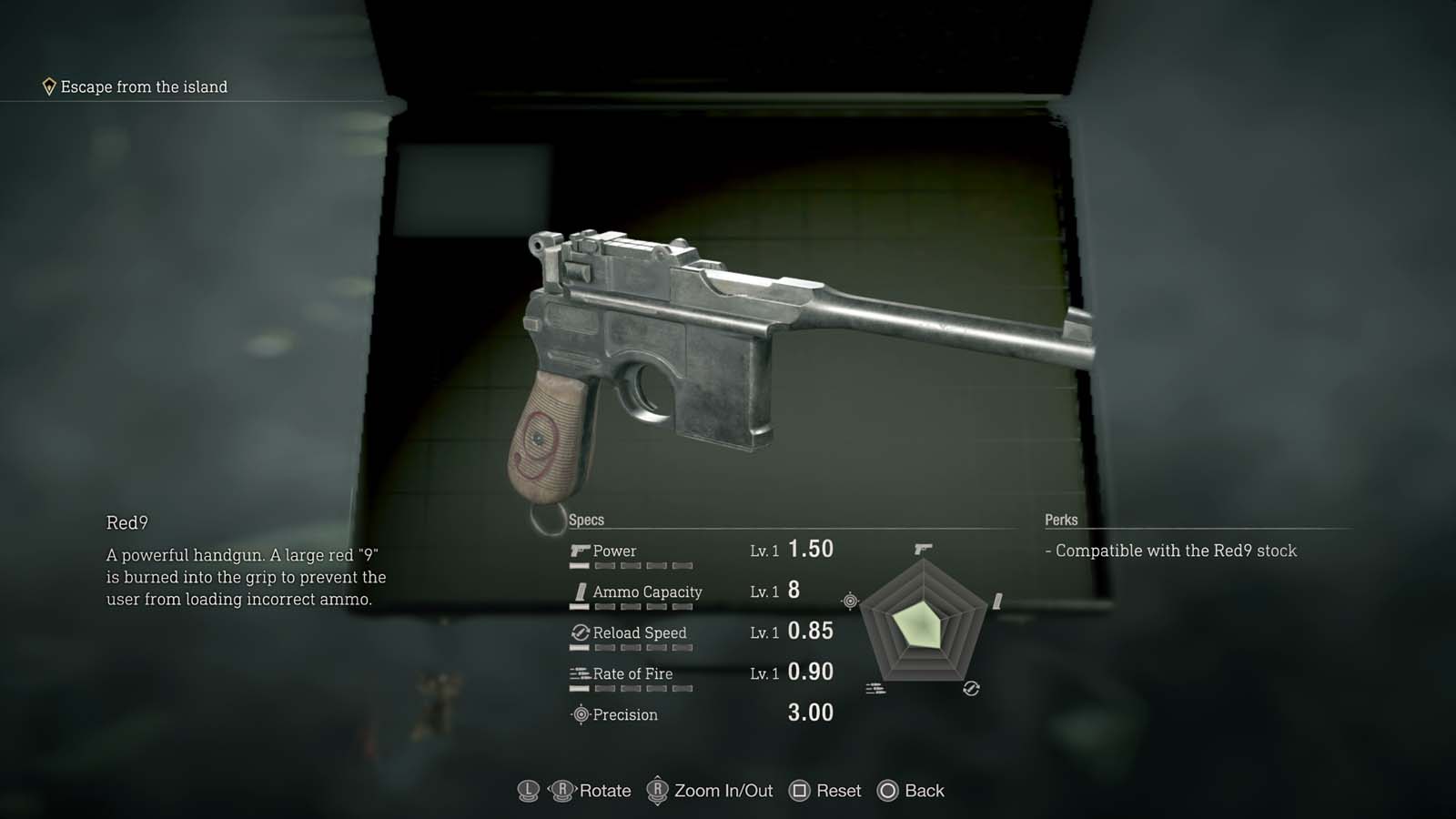Click the Reload Speed clock icon
This screenshot has width=1456, height=819.
click(x=579, y=632)
